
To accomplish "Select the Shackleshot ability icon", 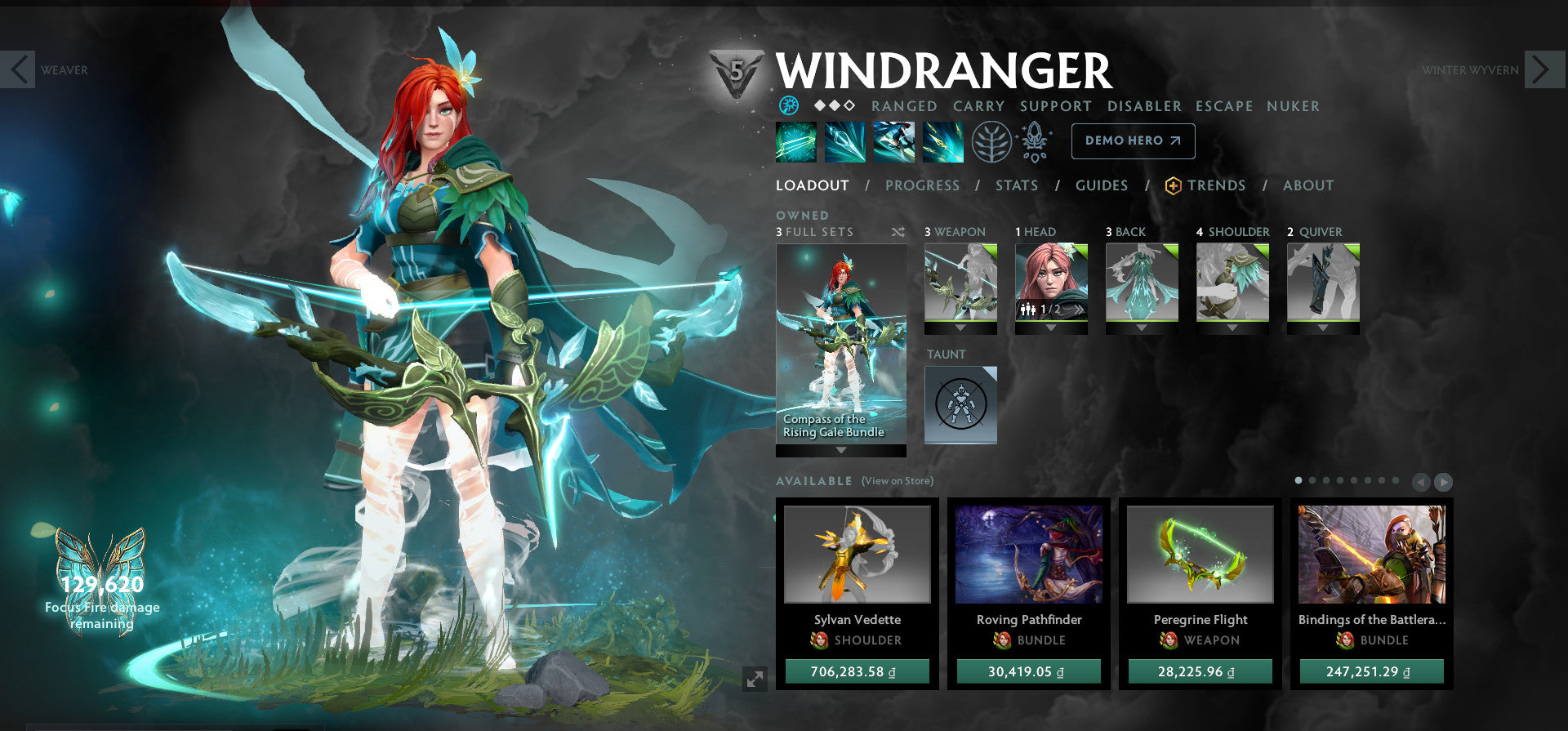I will coord(796,140).
